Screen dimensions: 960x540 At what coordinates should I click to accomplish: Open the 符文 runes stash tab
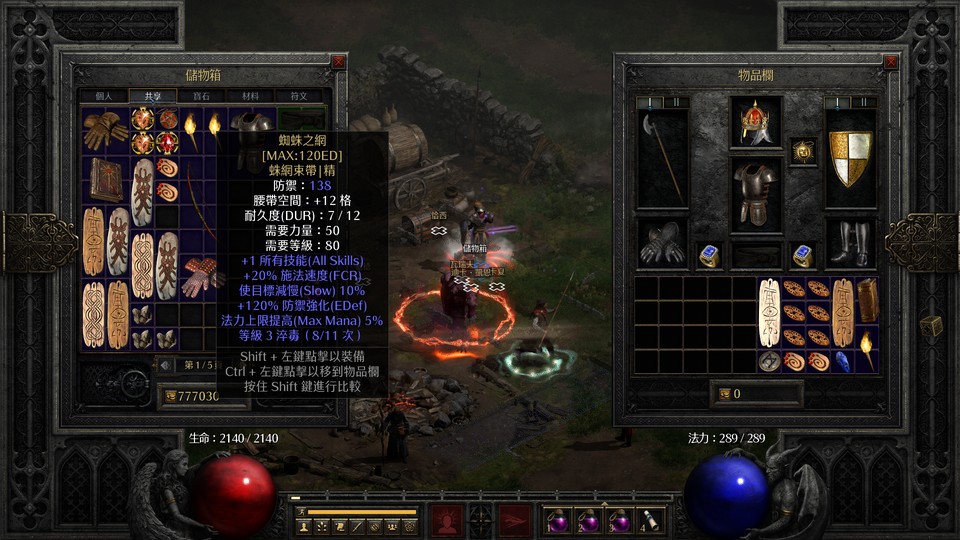pyautogui.click(x=299, y=96)
